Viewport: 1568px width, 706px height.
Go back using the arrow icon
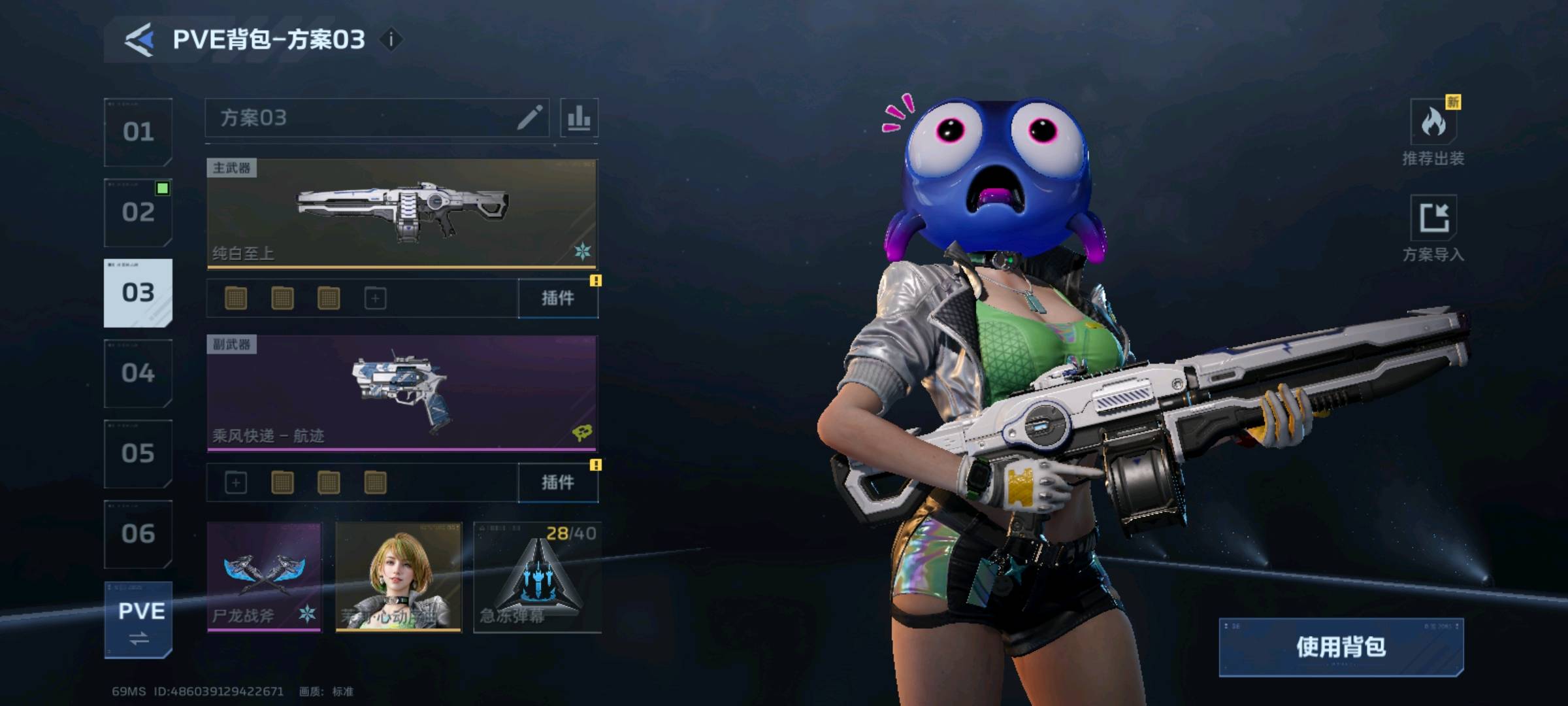pyautogui.click(x=139, y=40)
